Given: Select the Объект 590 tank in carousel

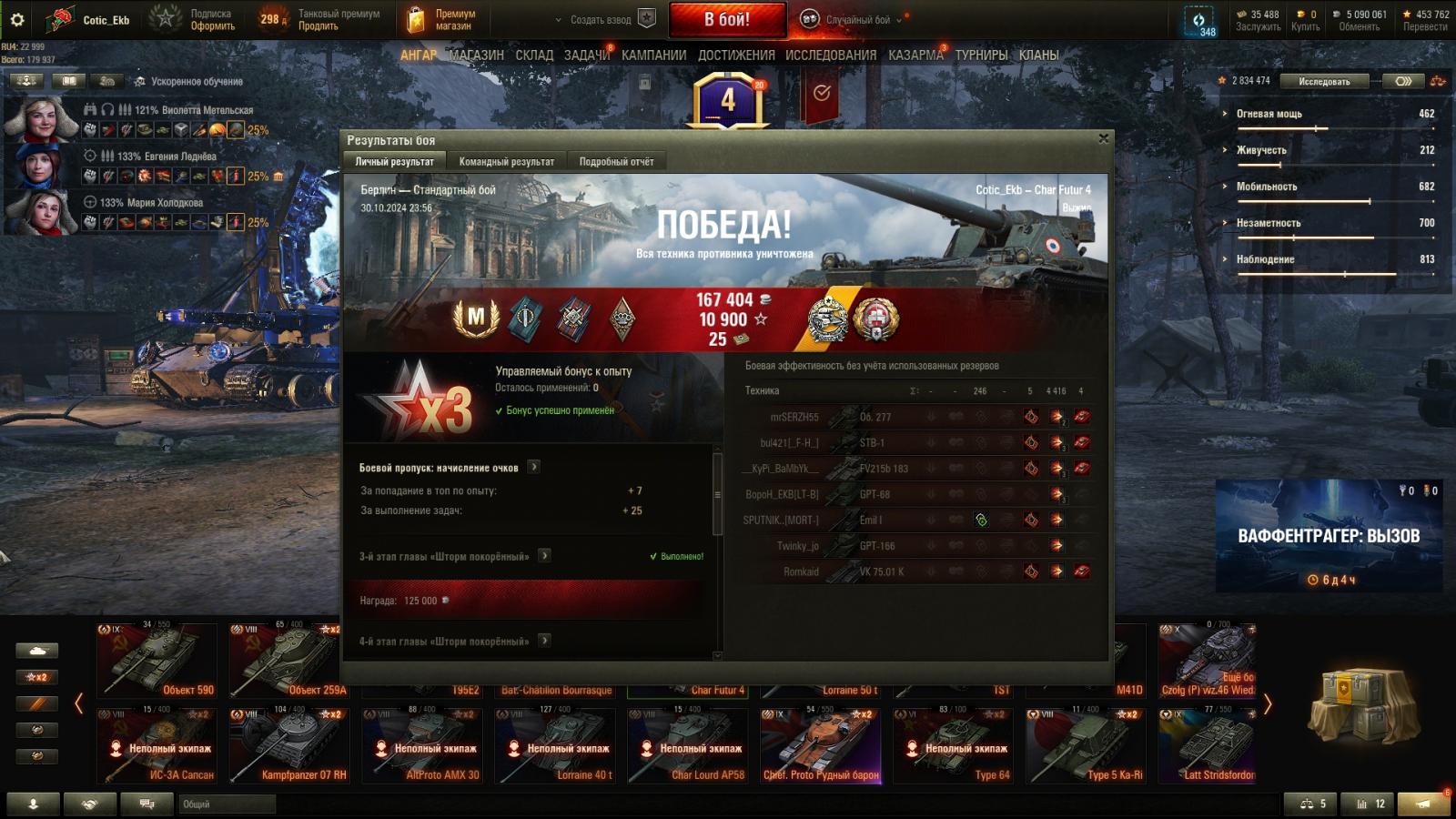Looking at the screenshot, I should coord(157,660).
